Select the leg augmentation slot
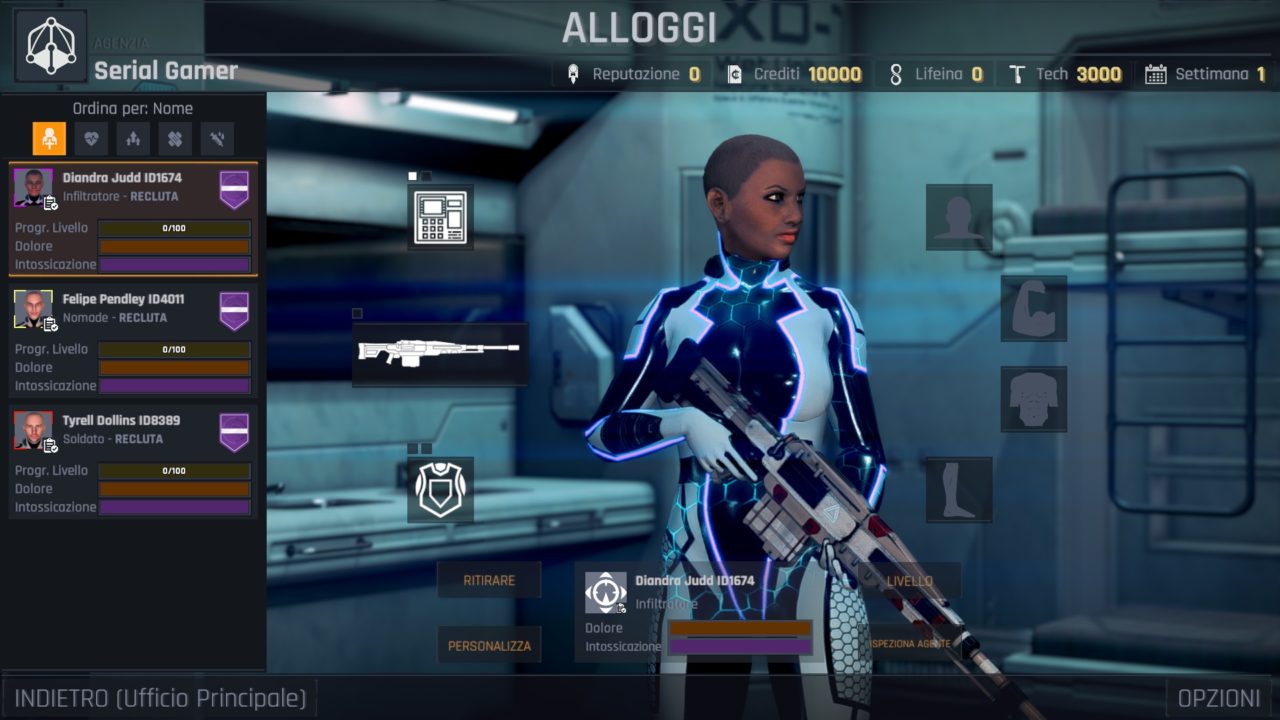This screenshot has height=720, width=1280. coord(959,489)
